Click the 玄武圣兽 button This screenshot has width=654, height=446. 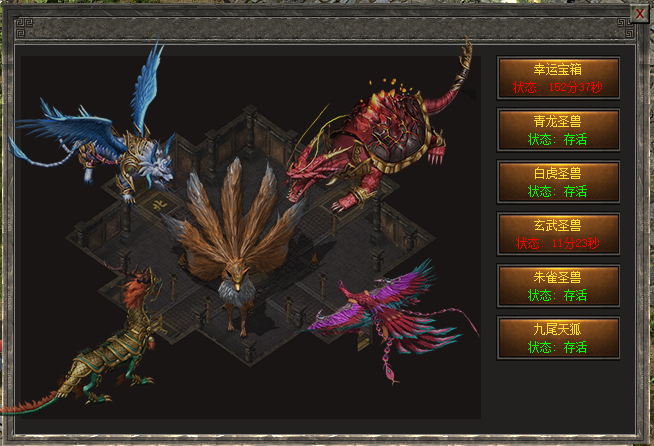pyautogui.click(x=558, y=233)
